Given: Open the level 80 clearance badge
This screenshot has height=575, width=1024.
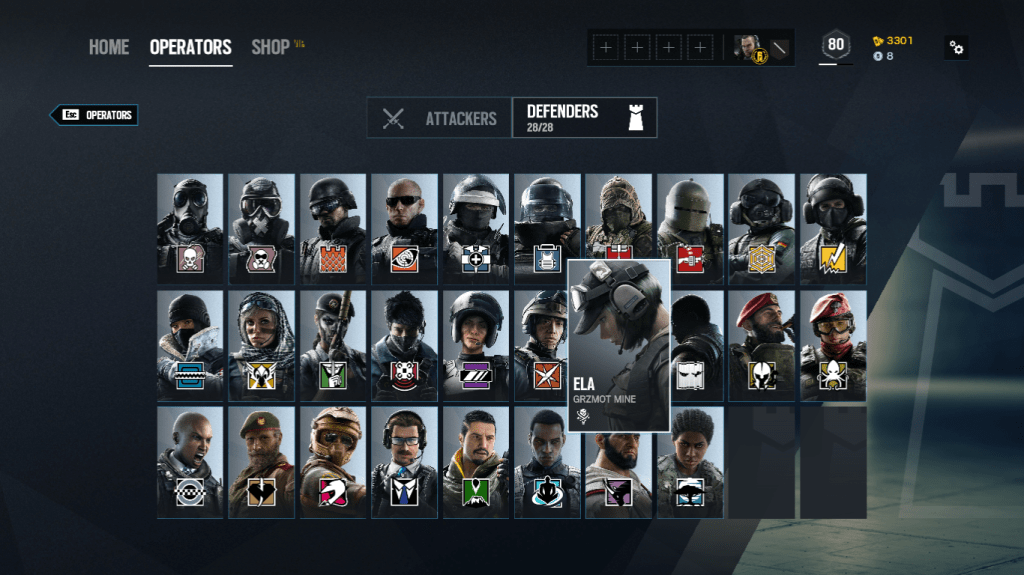Looking at the screenshot, I should [x=836, y=45].
